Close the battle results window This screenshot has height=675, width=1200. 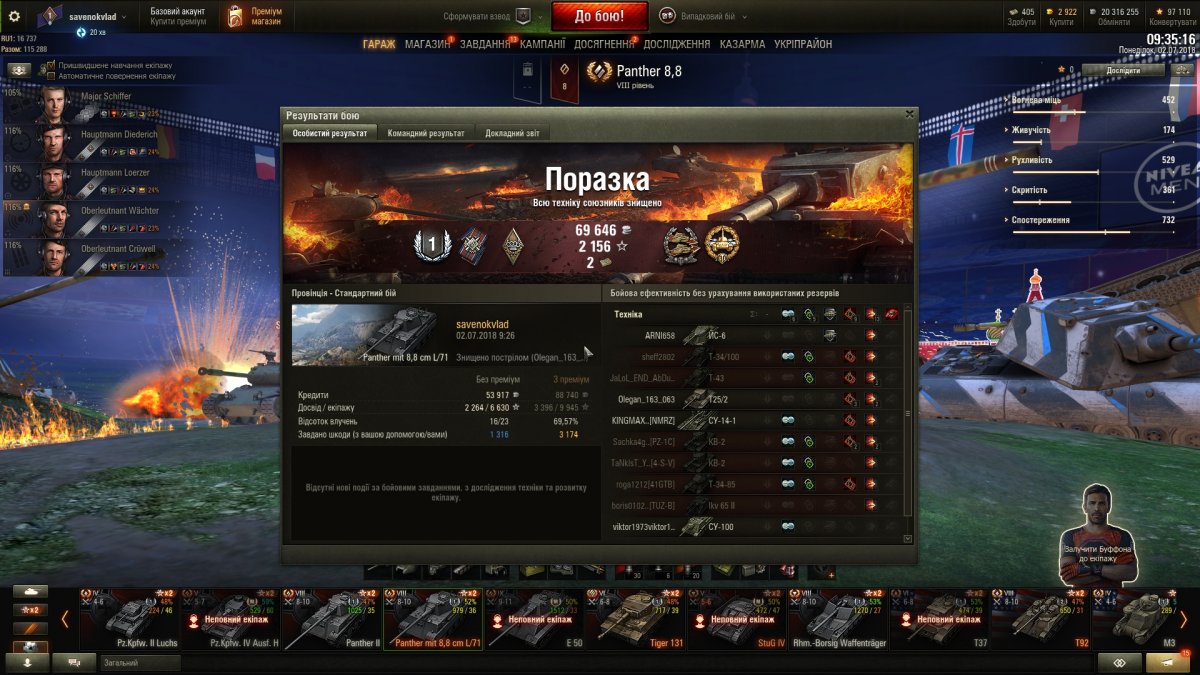pyautogui.click(x=908, y=115)
